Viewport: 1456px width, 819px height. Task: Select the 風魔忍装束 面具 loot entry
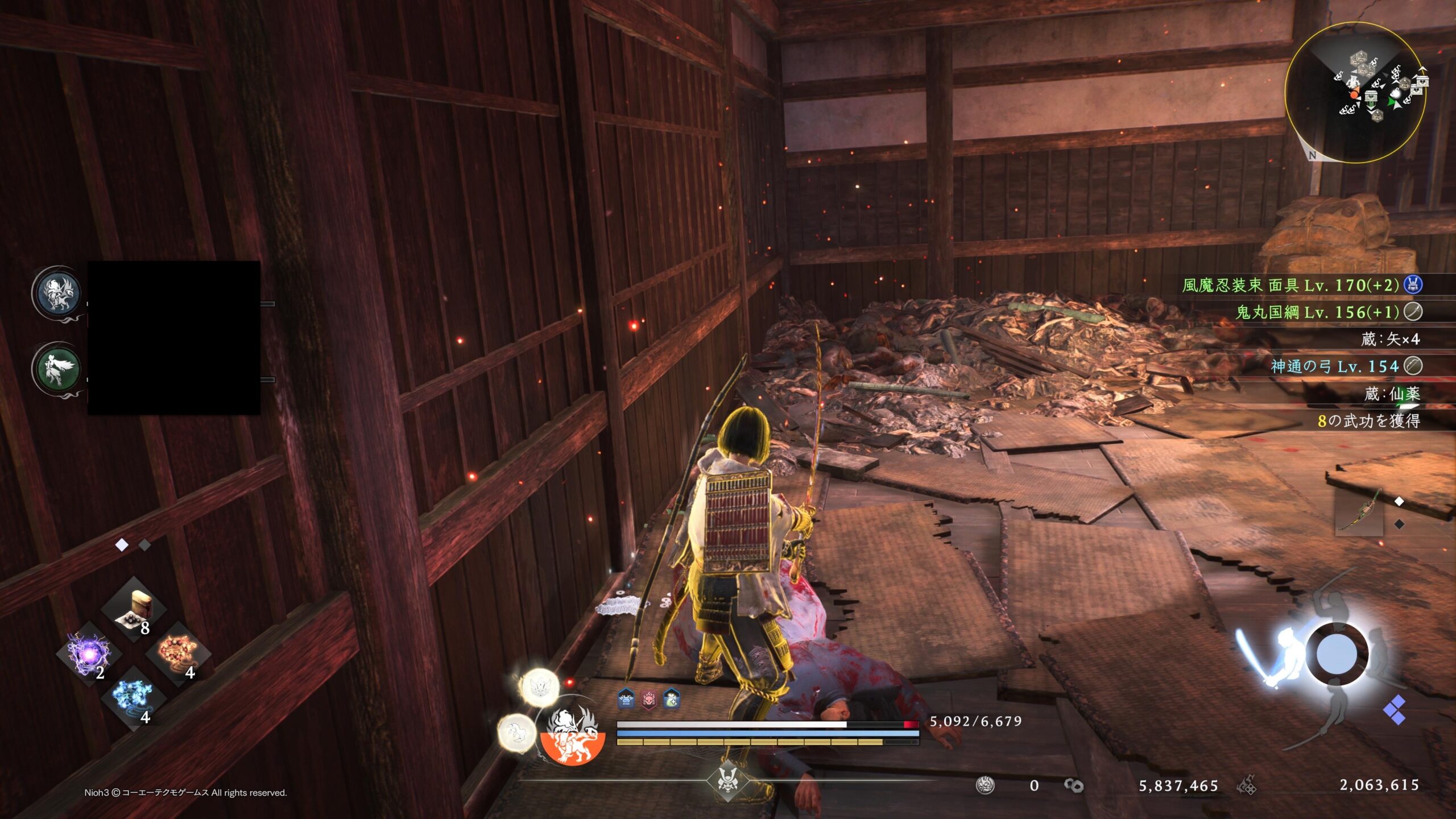click(x=1290, y=284)
